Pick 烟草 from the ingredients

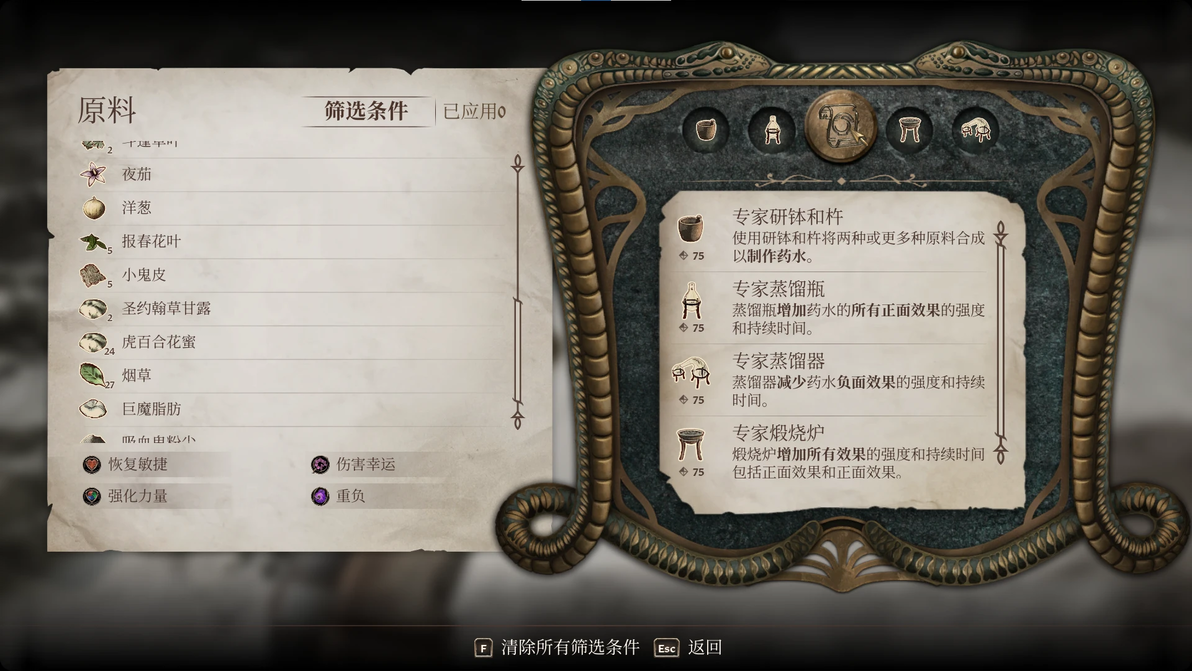coord(137,375)
